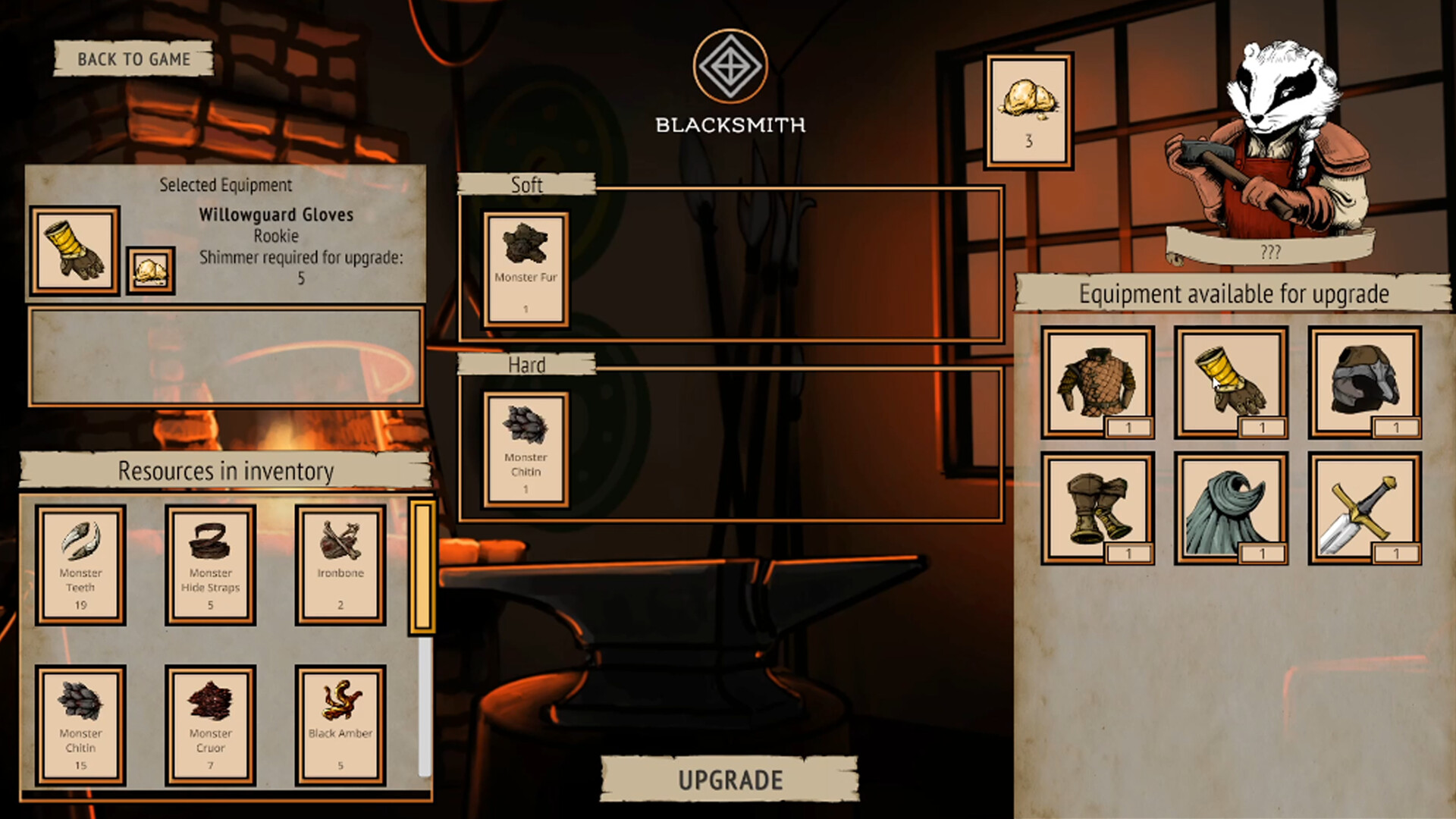Image resolution: width=1456 pixels, height=819 pixels.
Task: Select Monster Chitin in resources inventory
Action: coord(80,725)
